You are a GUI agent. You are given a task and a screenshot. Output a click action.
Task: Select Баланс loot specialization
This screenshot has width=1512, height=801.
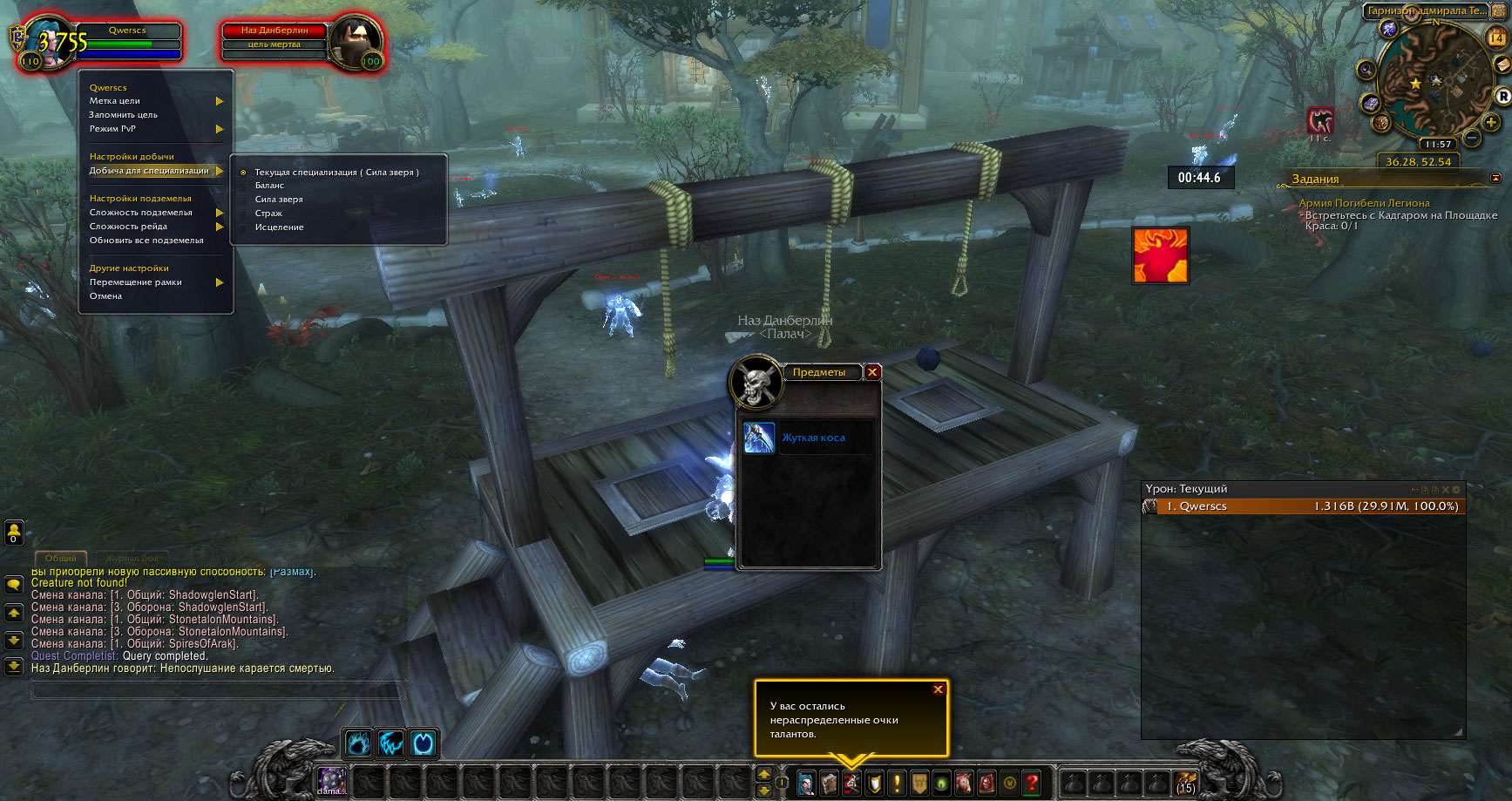click(269, 186)
